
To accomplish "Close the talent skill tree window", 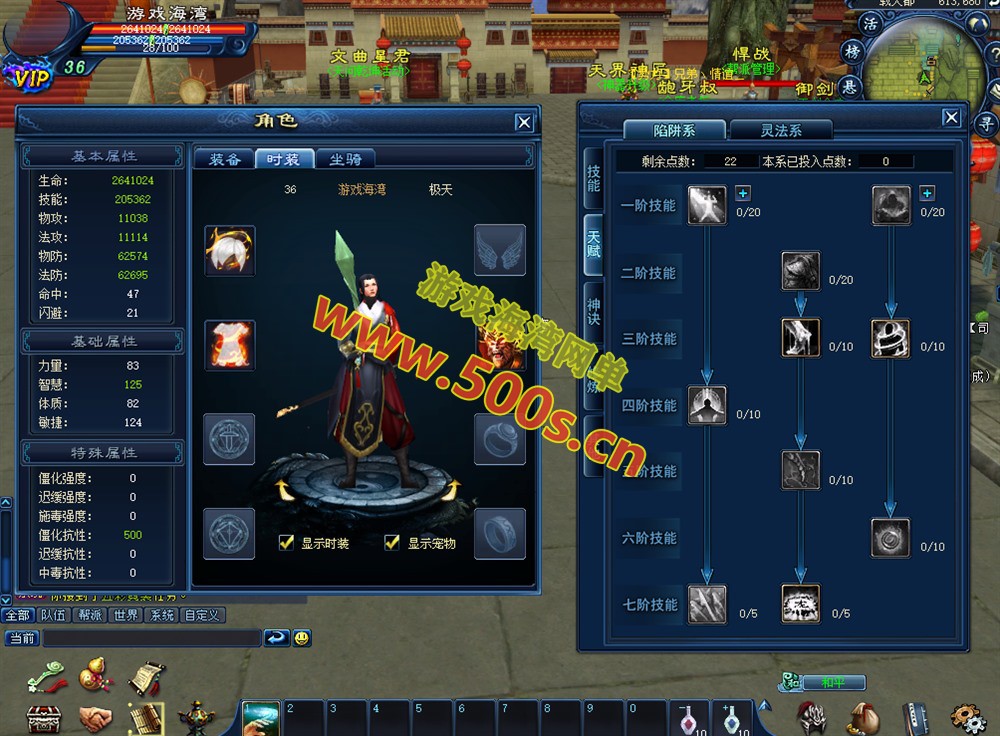I will pos(951,118).
